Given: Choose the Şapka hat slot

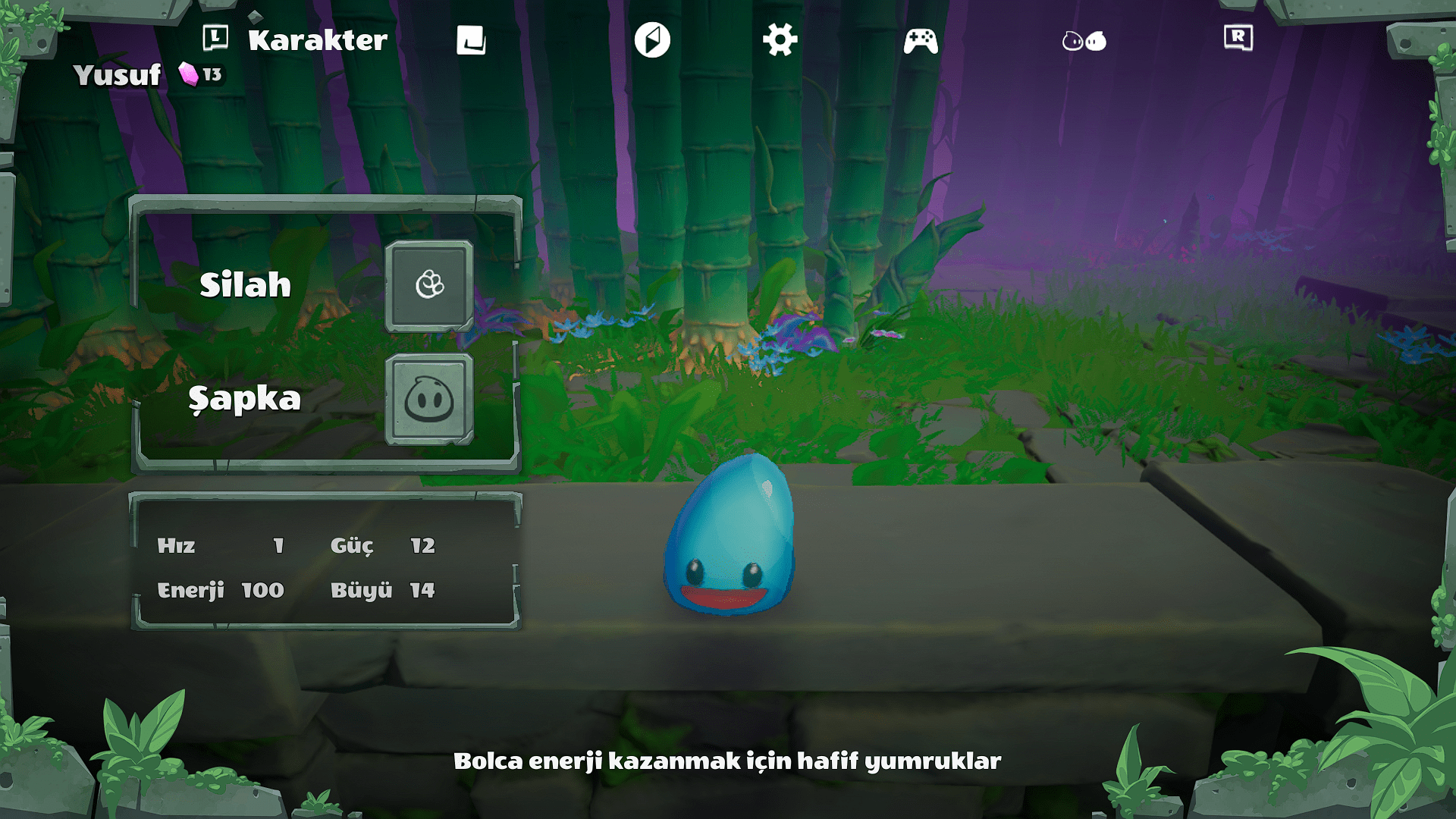Looking at the screenshot, I should click(x=429, y=399).
